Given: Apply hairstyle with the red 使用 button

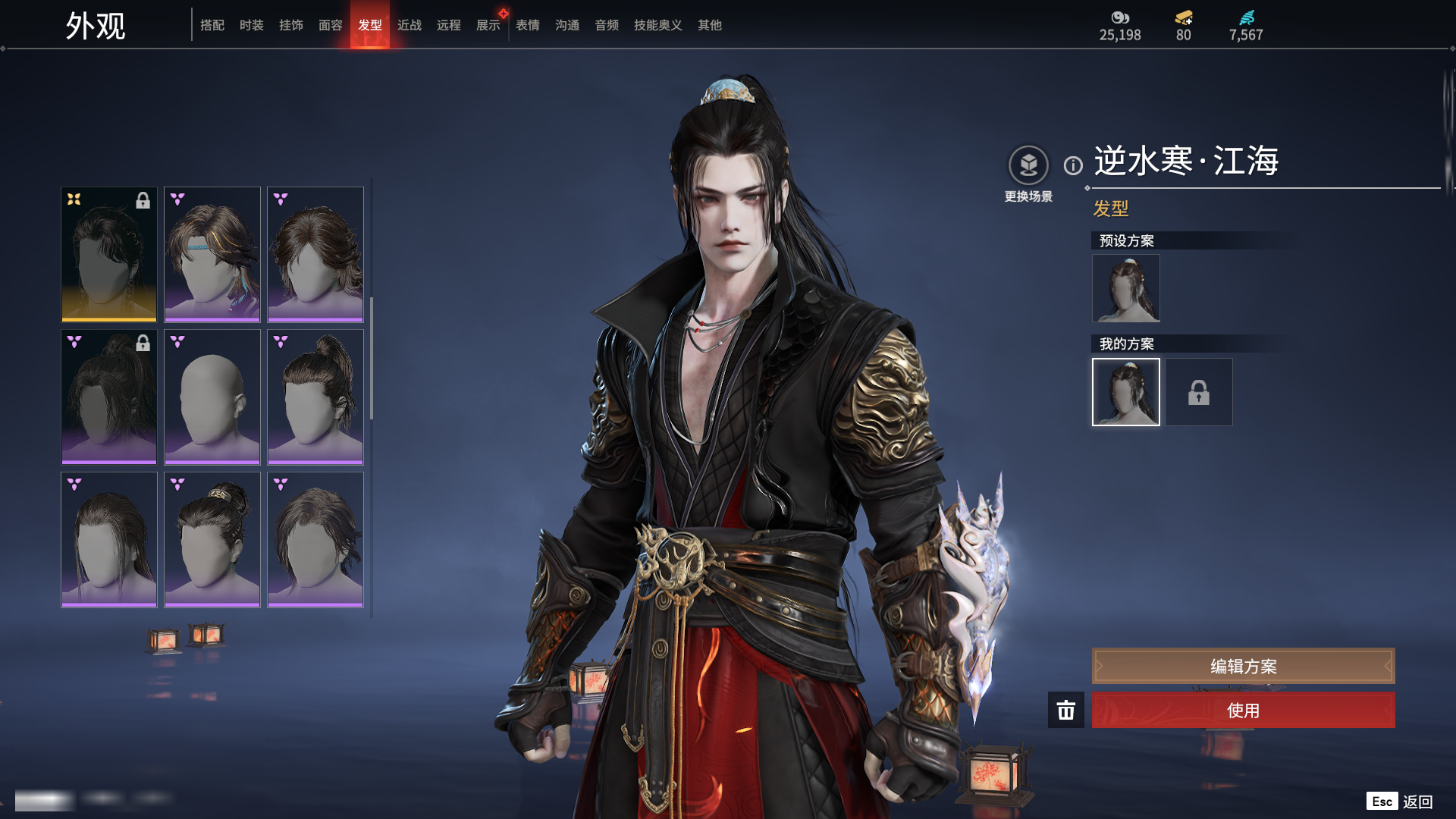Looking at the screenshot, I should point(1243,711).
